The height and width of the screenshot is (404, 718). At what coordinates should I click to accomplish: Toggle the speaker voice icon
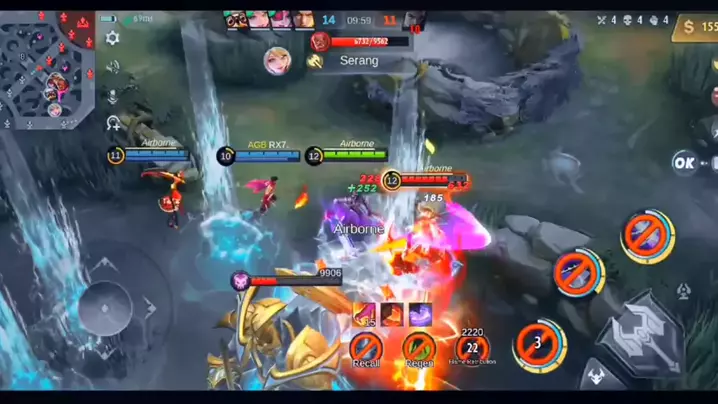(113, 67)
